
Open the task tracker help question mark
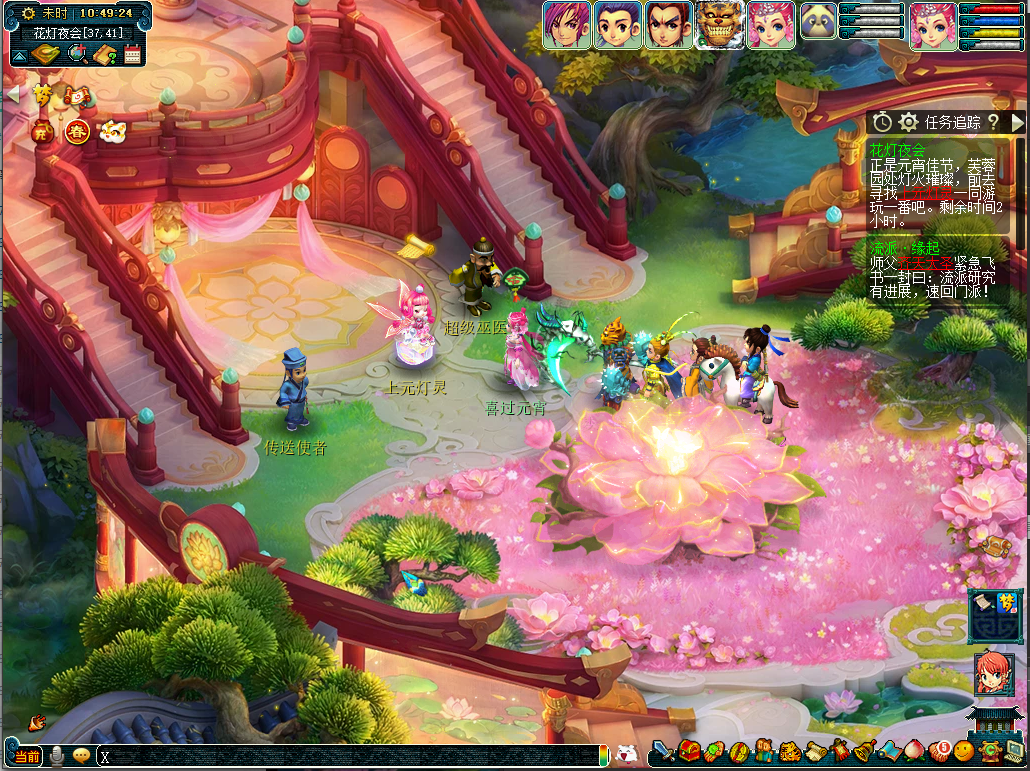click(993, 122)
